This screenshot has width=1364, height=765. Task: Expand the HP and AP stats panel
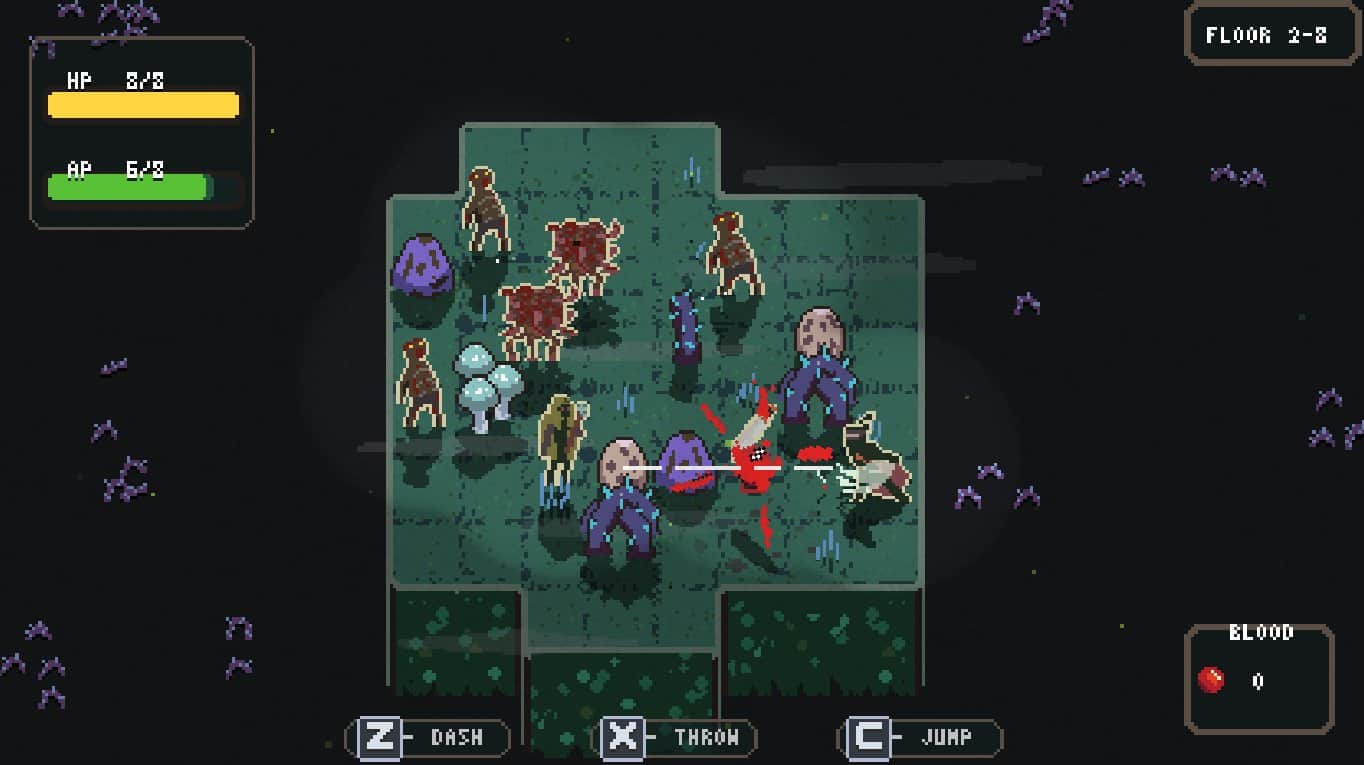click(140, 130)
